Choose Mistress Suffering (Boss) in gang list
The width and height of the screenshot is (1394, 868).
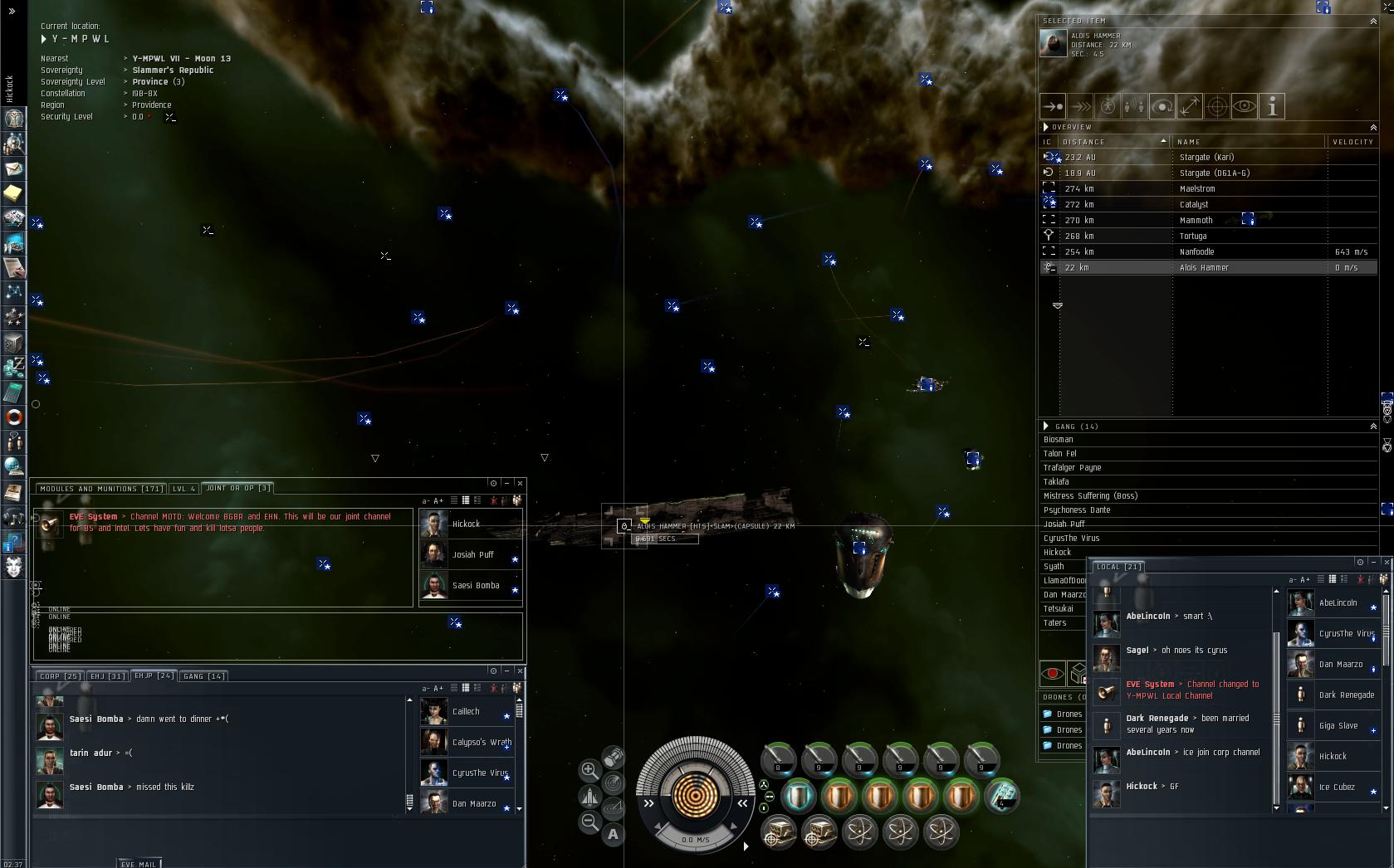(1090, 496)
